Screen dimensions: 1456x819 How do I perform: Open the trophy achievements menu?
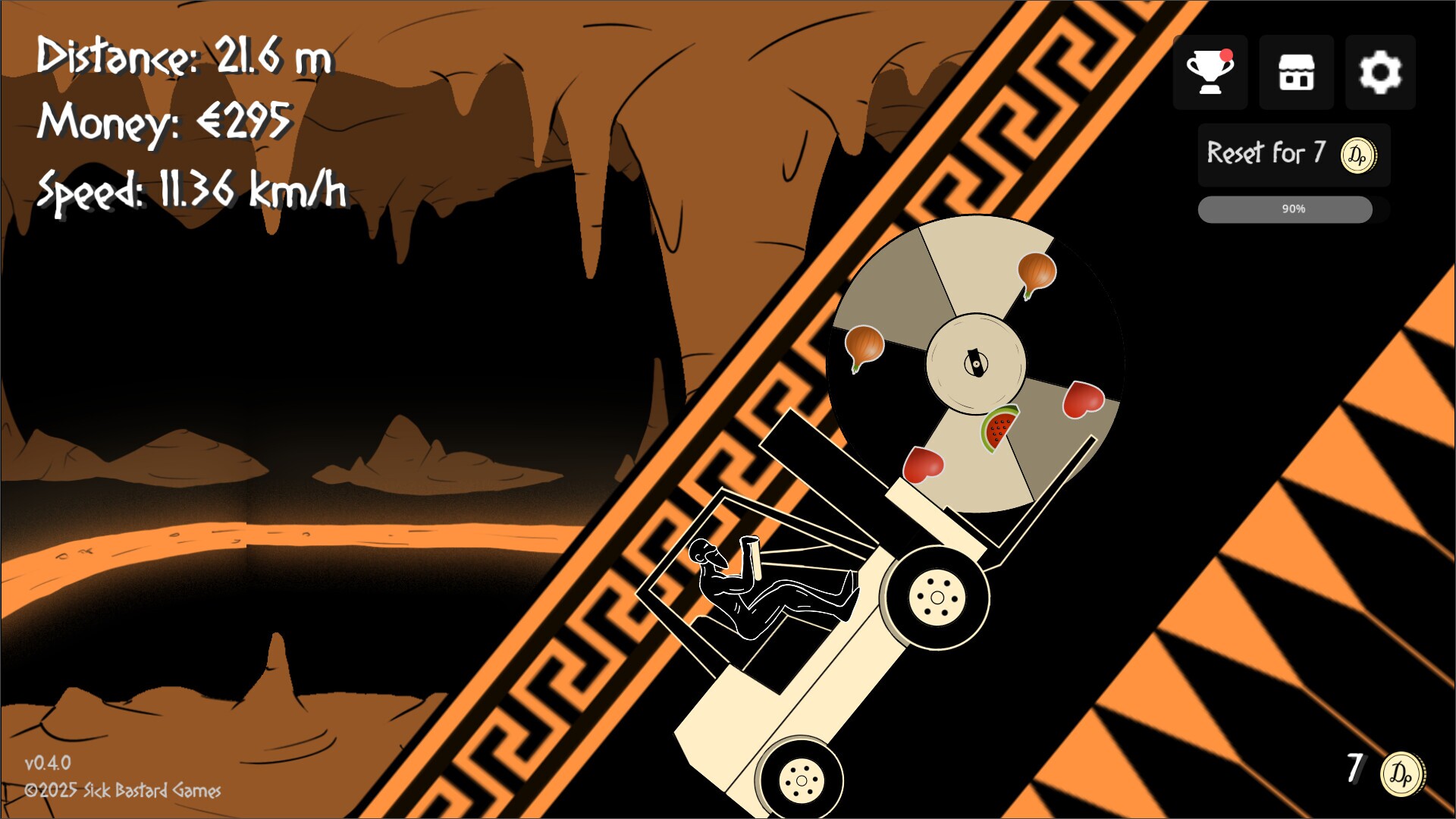coord(1210,72)
